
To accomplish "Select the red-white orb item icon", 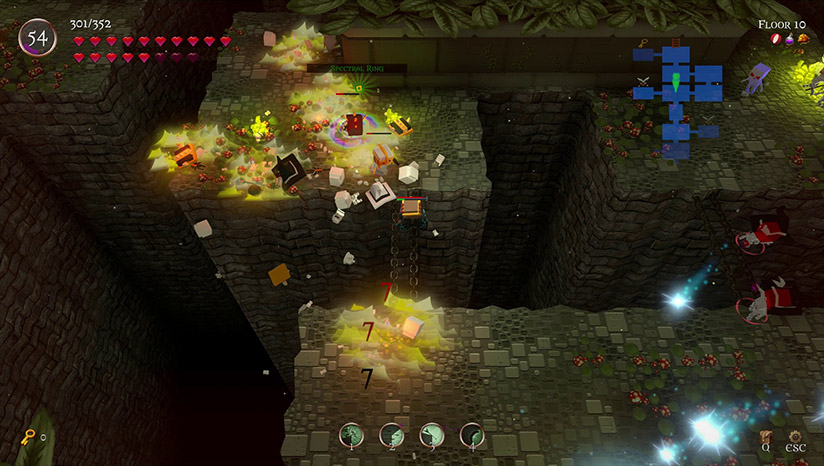I will [x=775, y=39].
